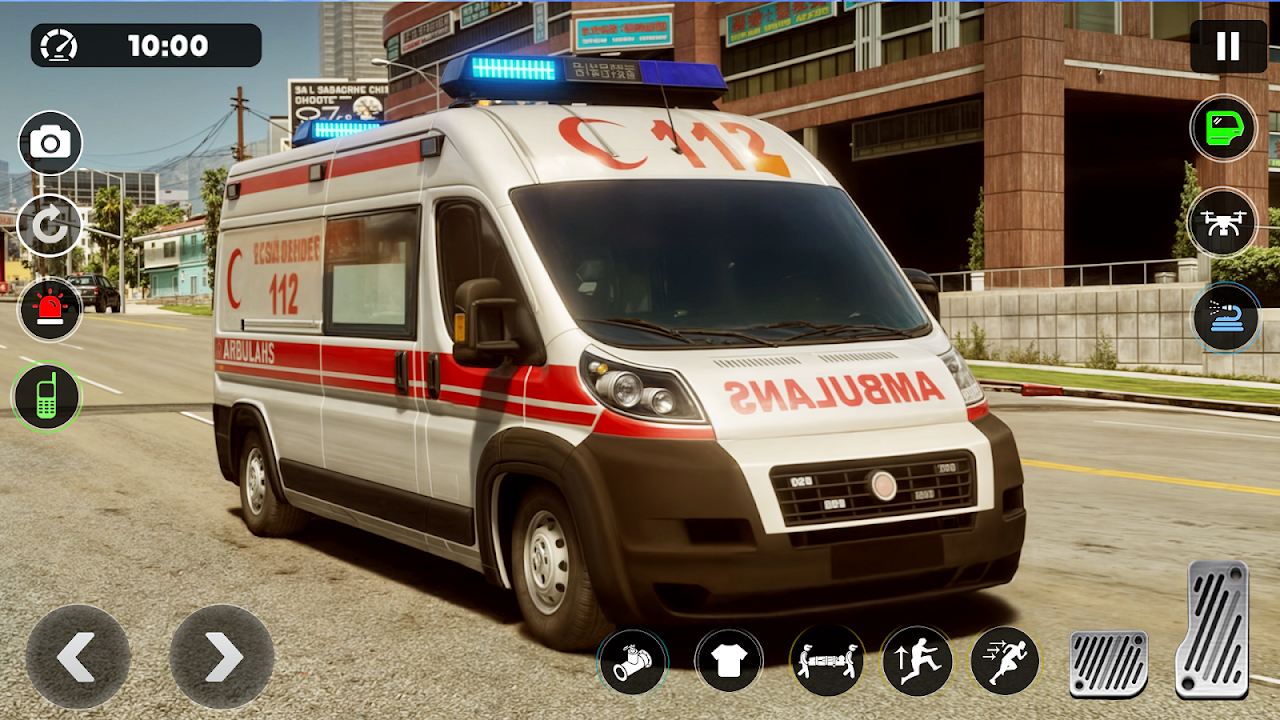Toggle the red siren light
This screenshot has width=1280, height=720.
pos(50,310)
